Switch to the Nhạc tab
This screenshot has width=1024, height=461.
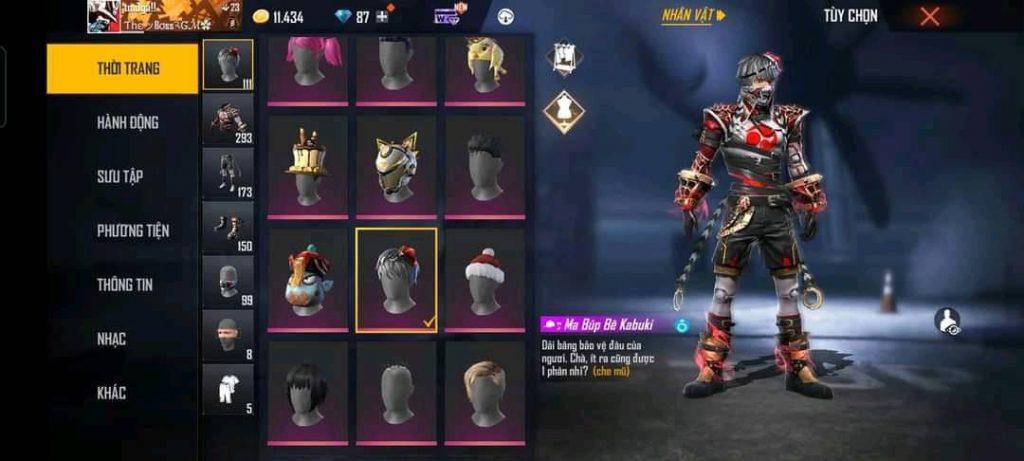(111, 339)
